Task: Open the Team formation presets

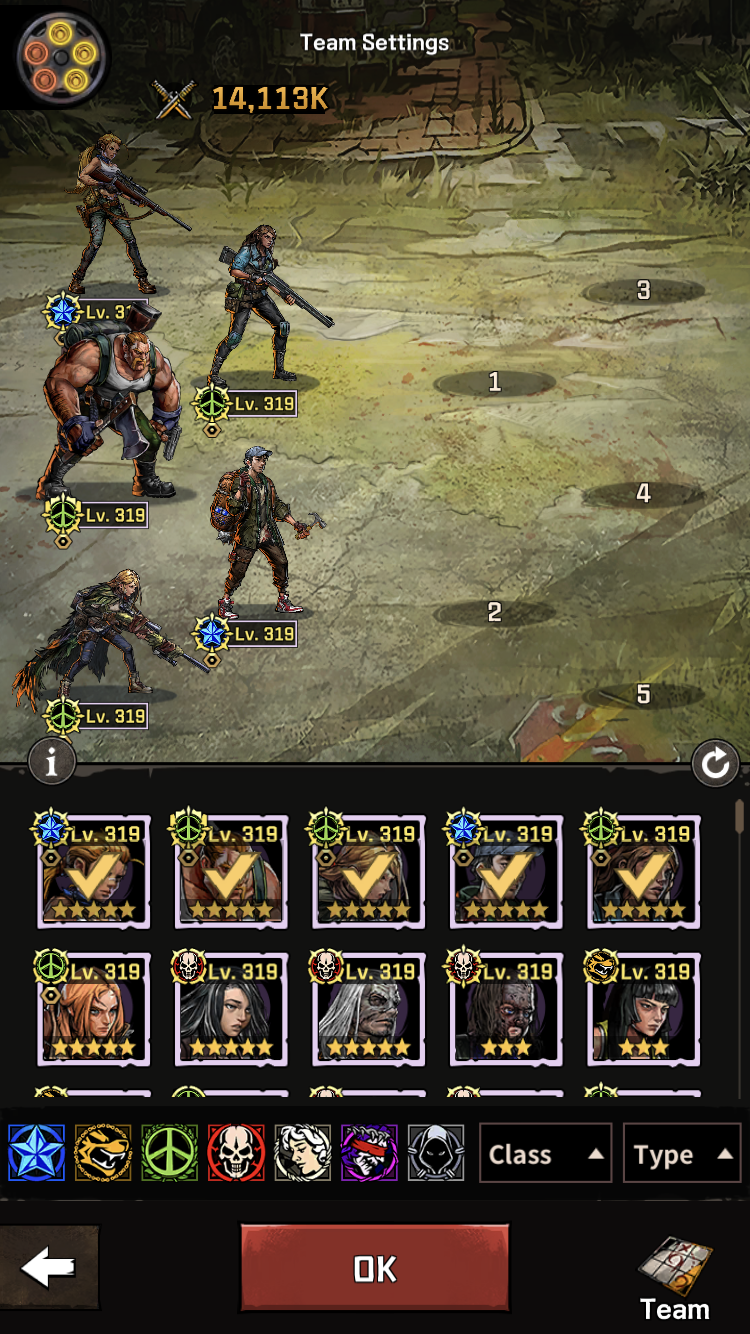Action: tap(675, 1278)
